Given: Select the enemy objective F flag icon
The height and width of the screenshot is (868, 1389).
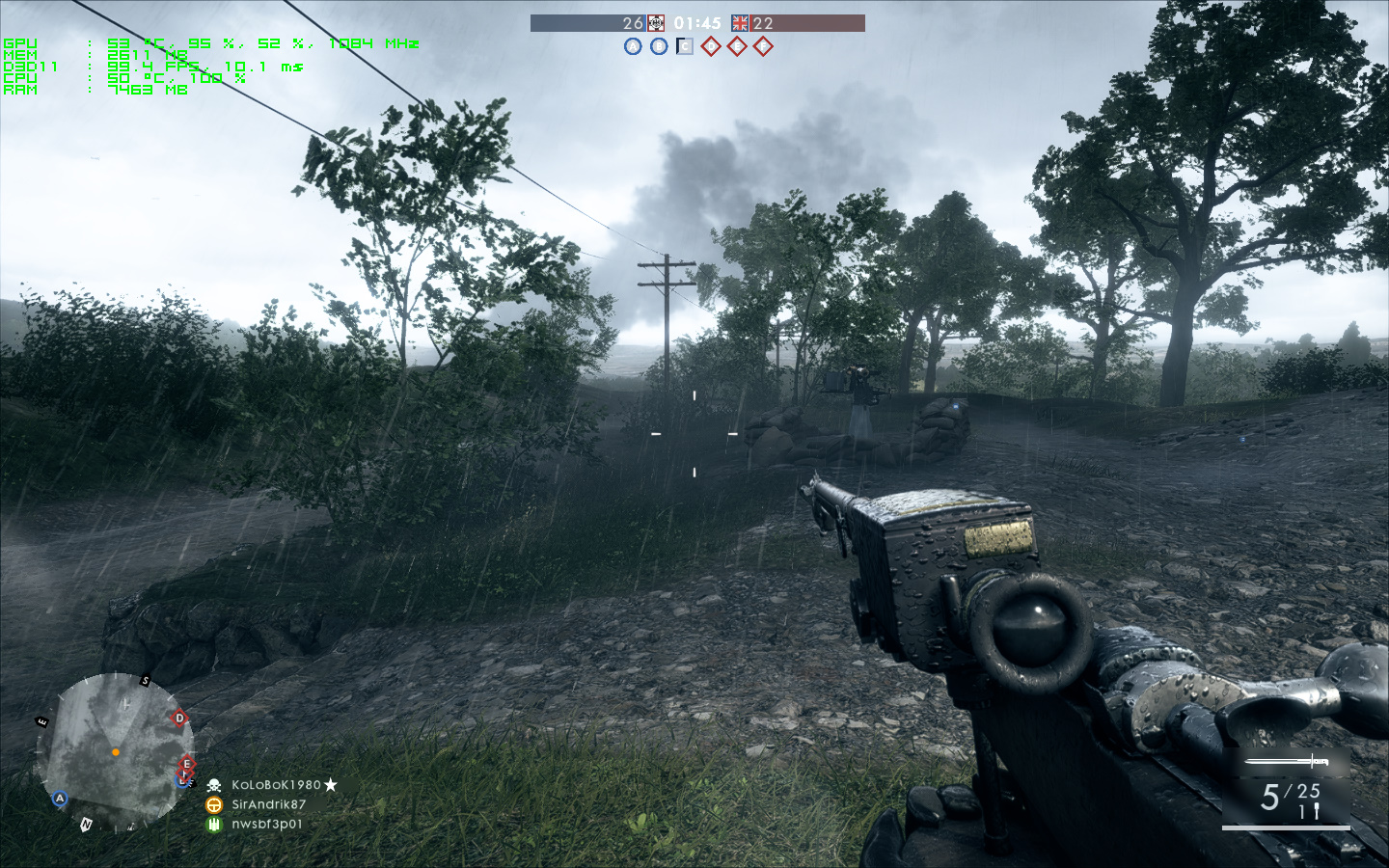Looking at the screenshot, I should 763,46.
